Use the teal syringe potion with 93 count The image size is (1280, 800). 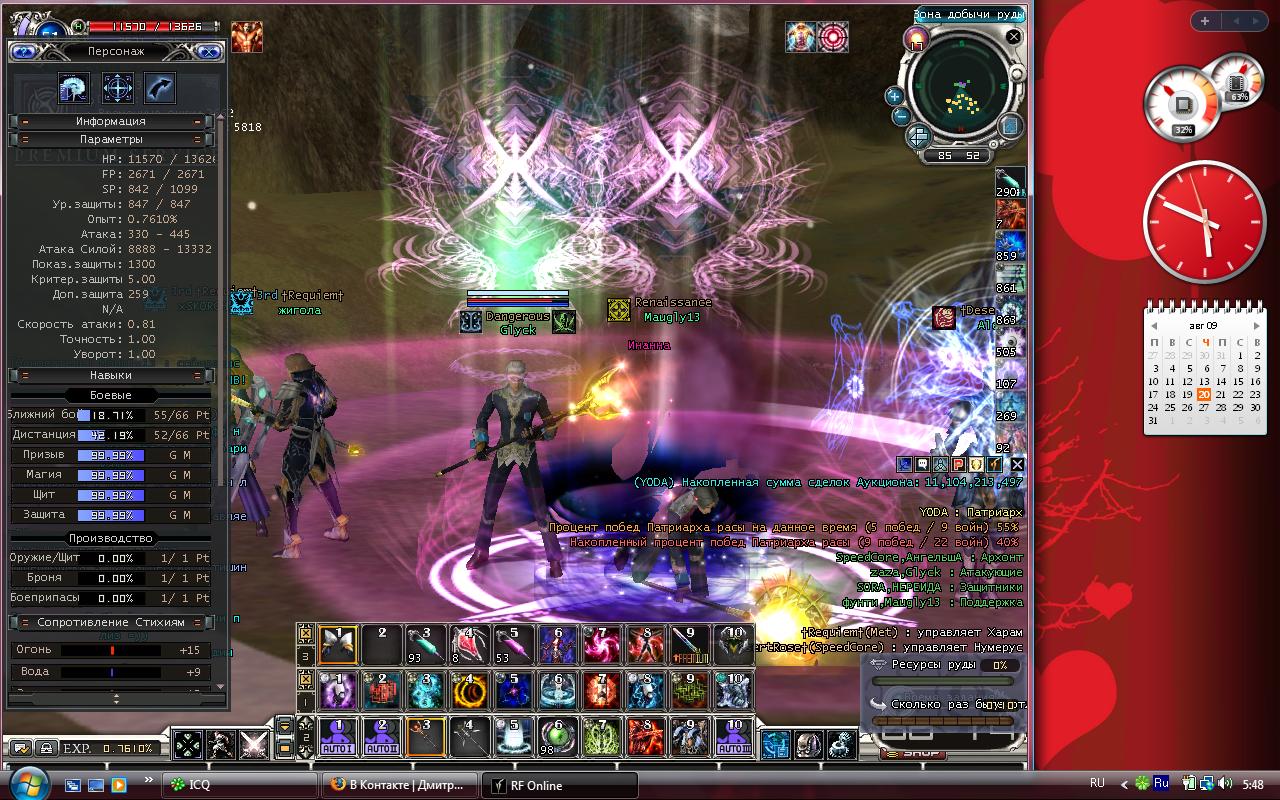tap(425, 645)
